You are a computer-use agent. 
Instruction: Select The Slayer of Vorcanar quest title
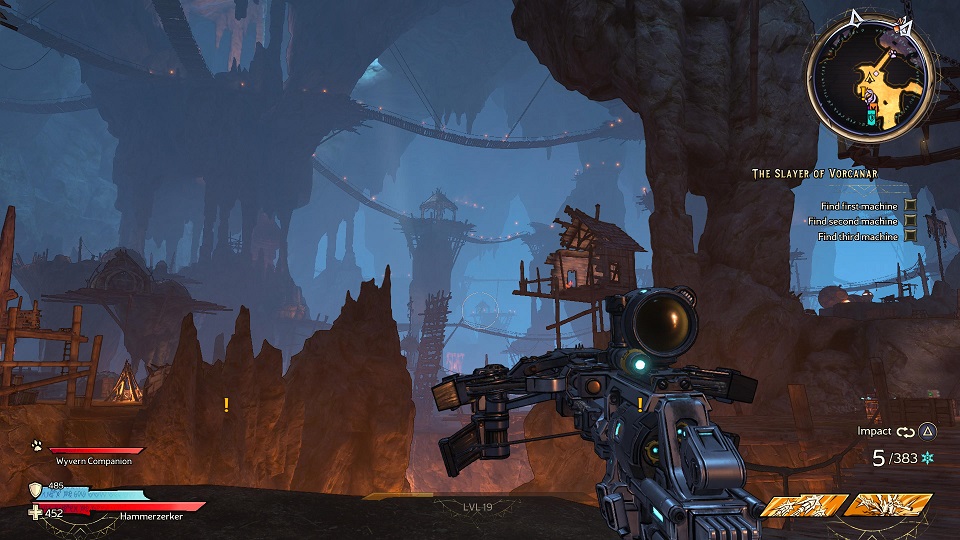tap(815, 174)
